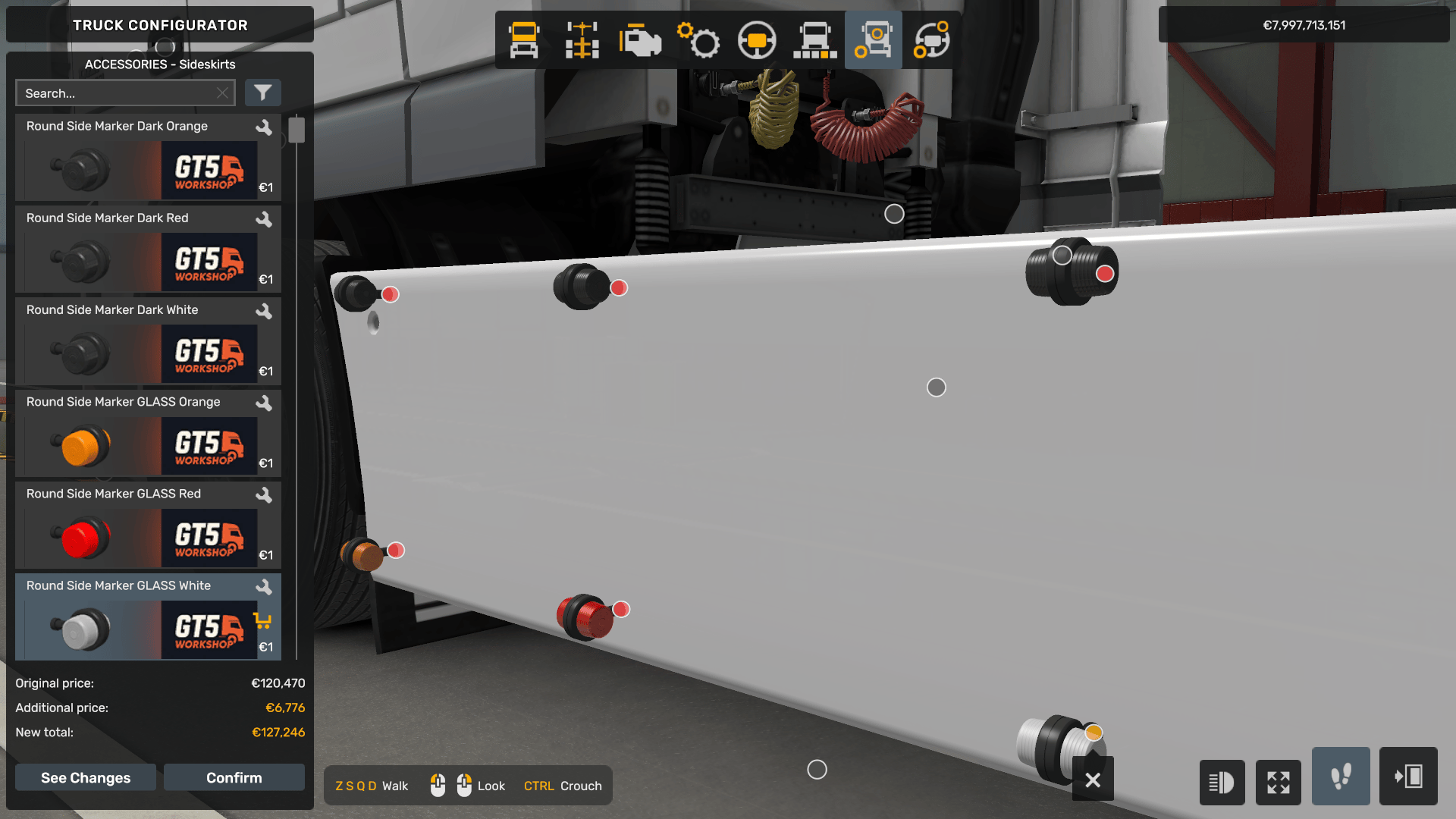Open the tuning gears category
Viewport: 1456px width, 819px height.
point(699,39)
